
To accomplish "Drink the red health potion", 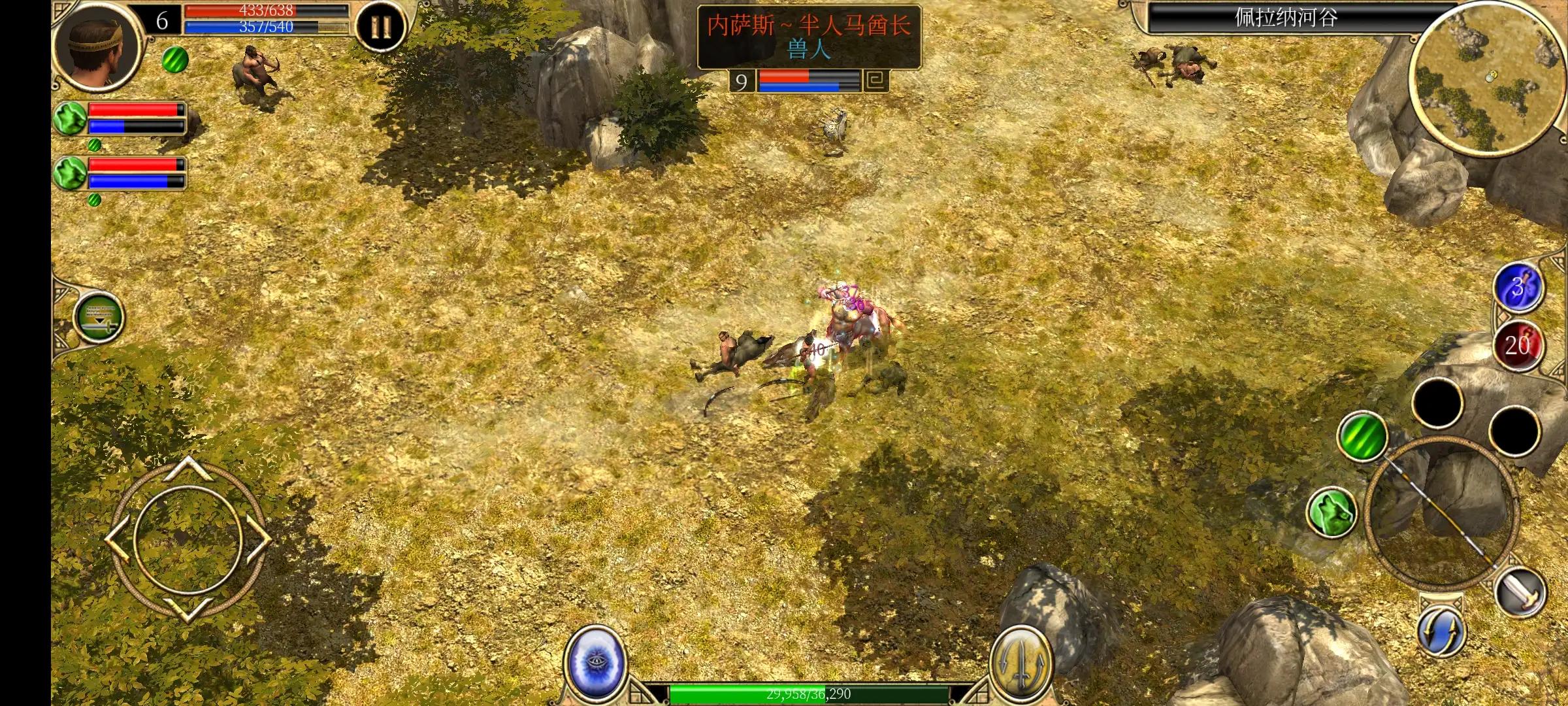I will coord(1518,345).
